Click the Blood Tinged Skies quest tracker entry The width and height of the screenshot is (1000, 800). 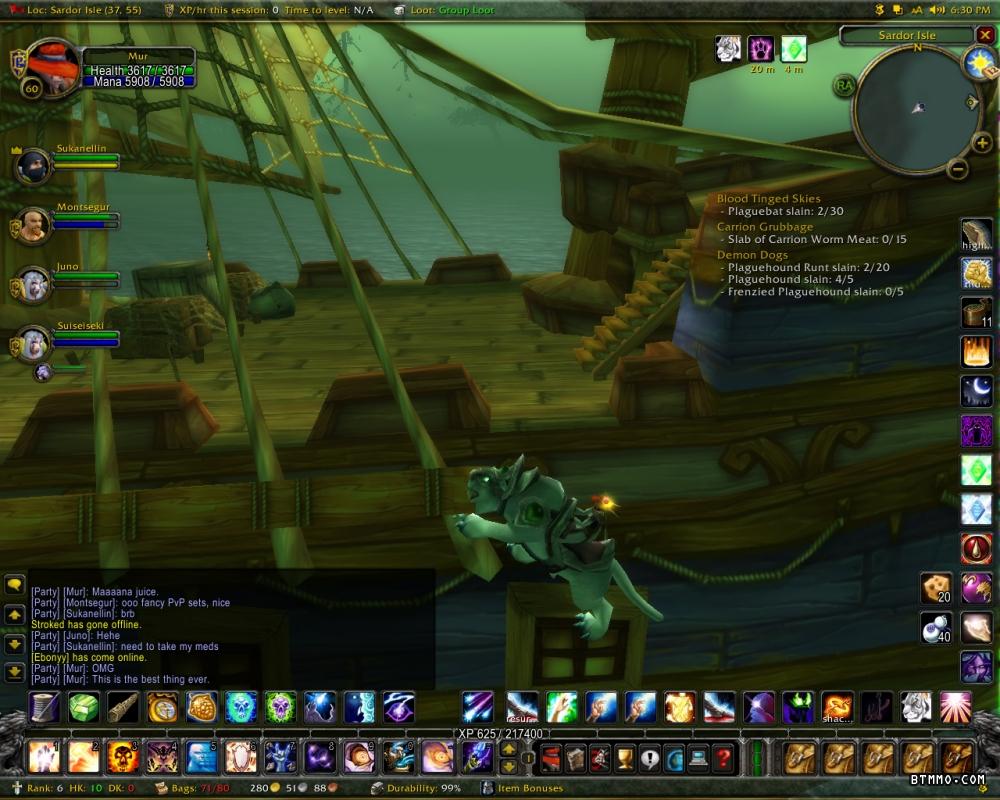tap(768, 199)
